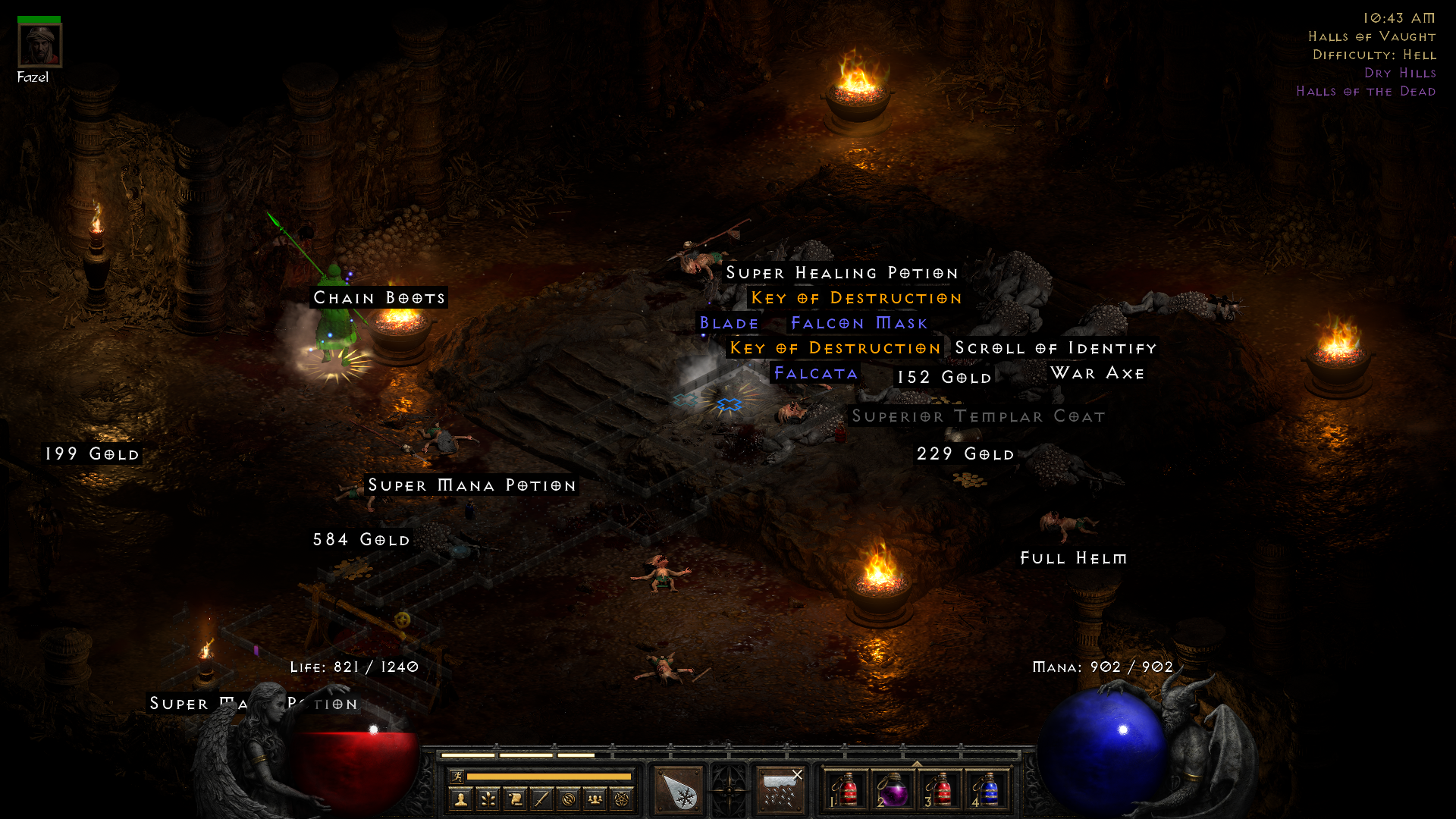Dismiss the X marker on Blizzard skill

tap(797, 773)
